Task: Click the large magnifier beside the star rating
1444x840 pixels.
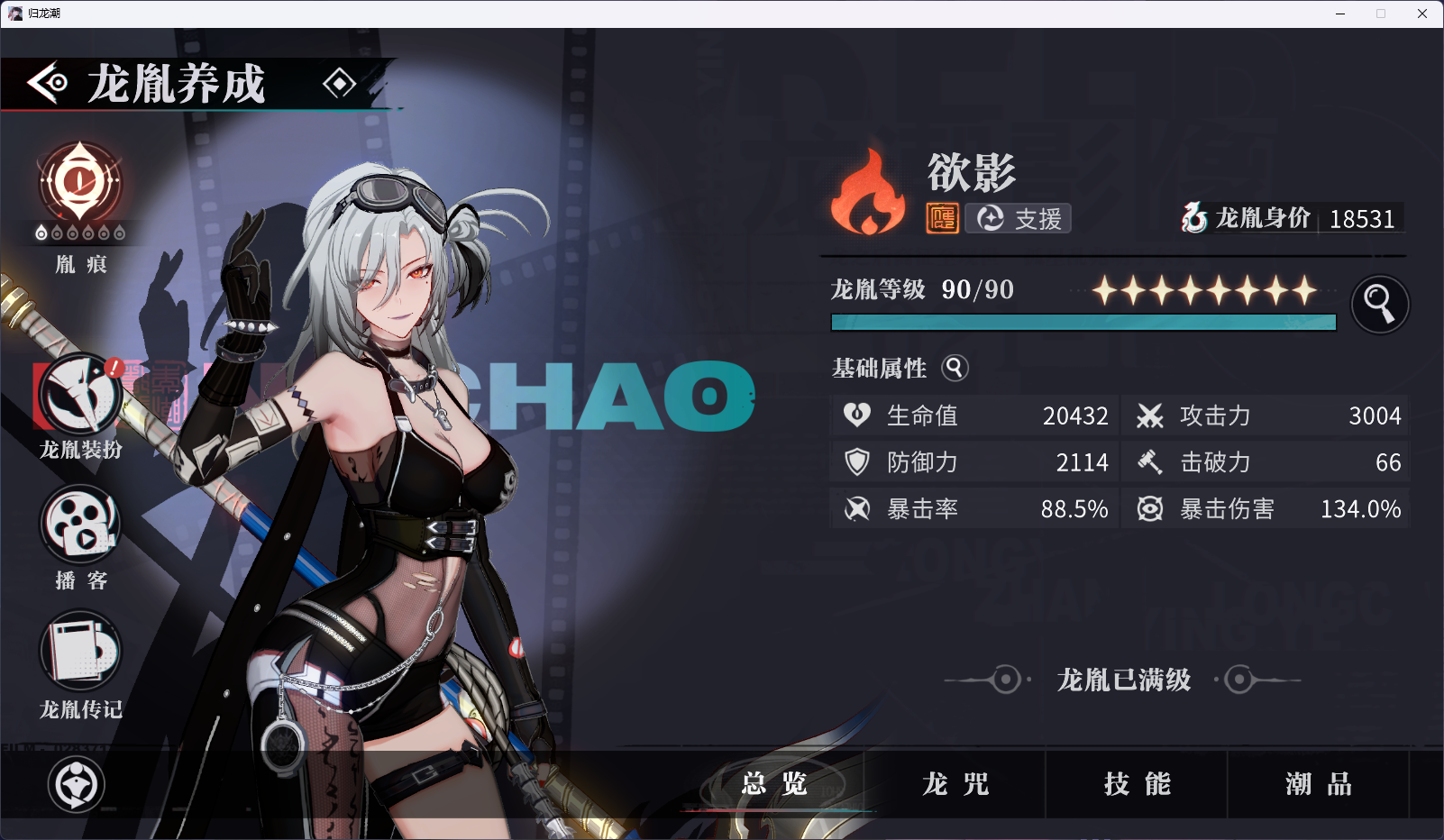Action: tap(1379, 304)
